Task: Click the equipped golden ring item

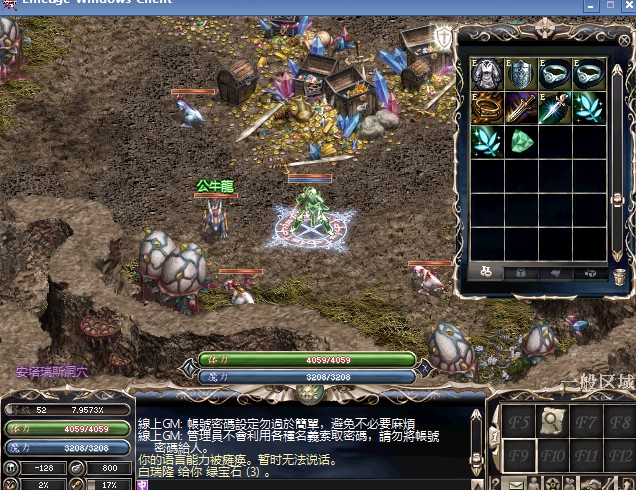Action: 487,107
